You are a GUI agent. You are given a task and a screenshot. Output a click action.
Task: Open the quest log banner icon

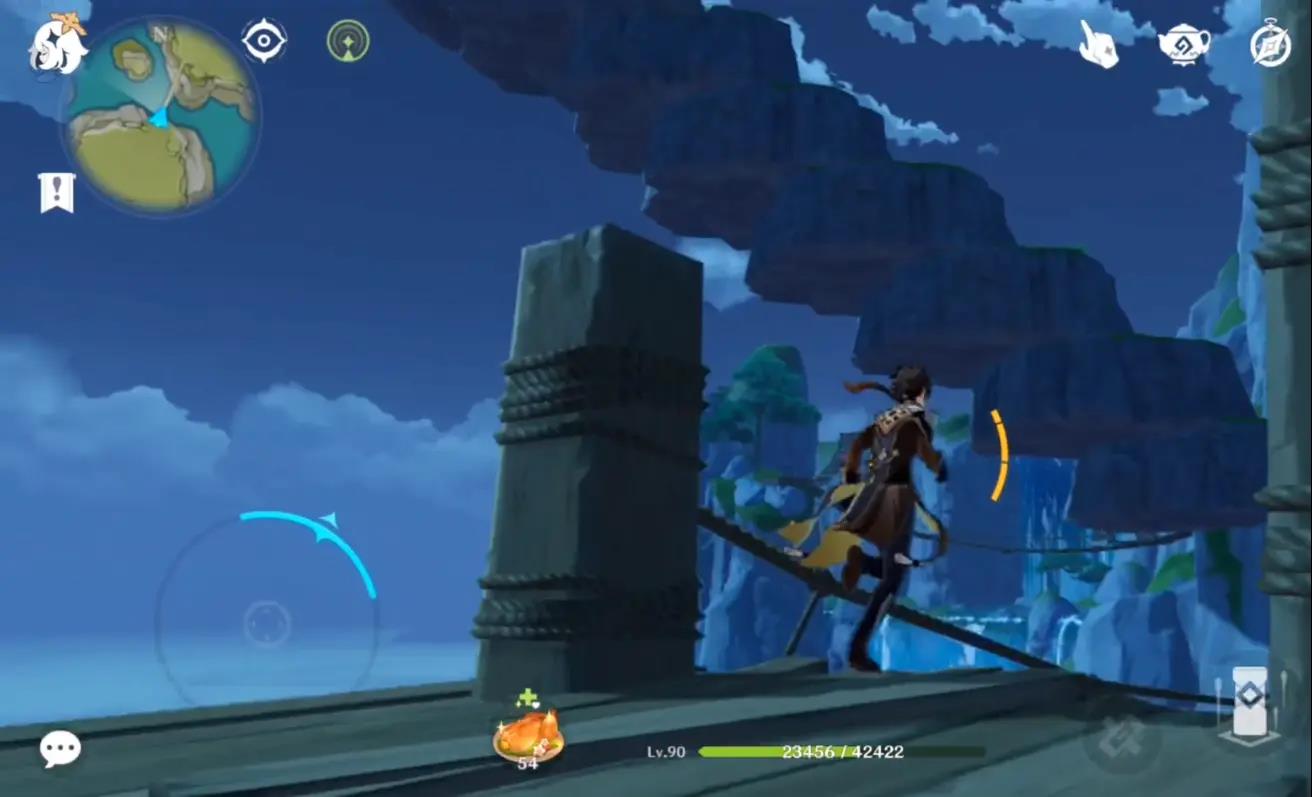(x=57, y=192)
